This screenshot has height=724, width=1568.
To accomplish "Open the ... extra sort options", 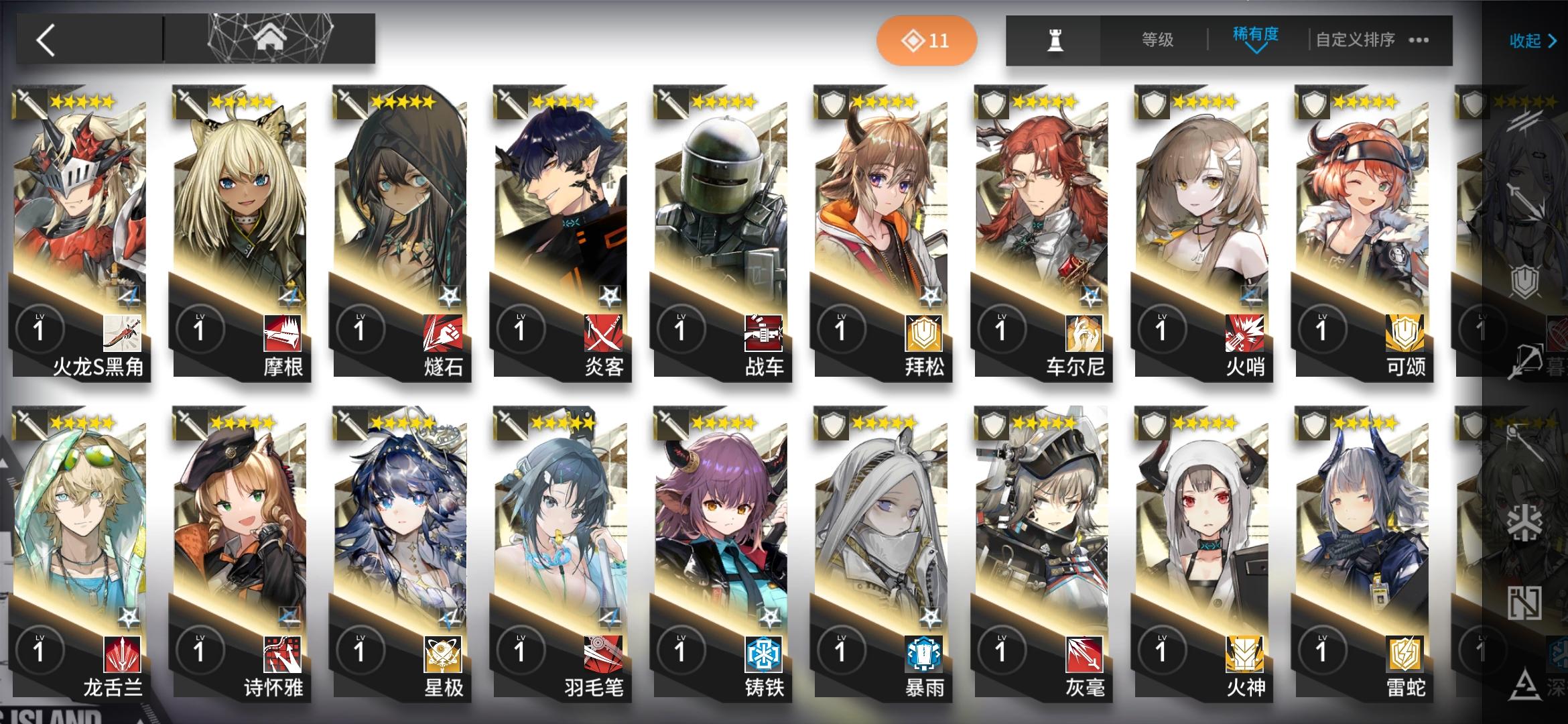I will pyautogui.click(x=1421, y=39).
